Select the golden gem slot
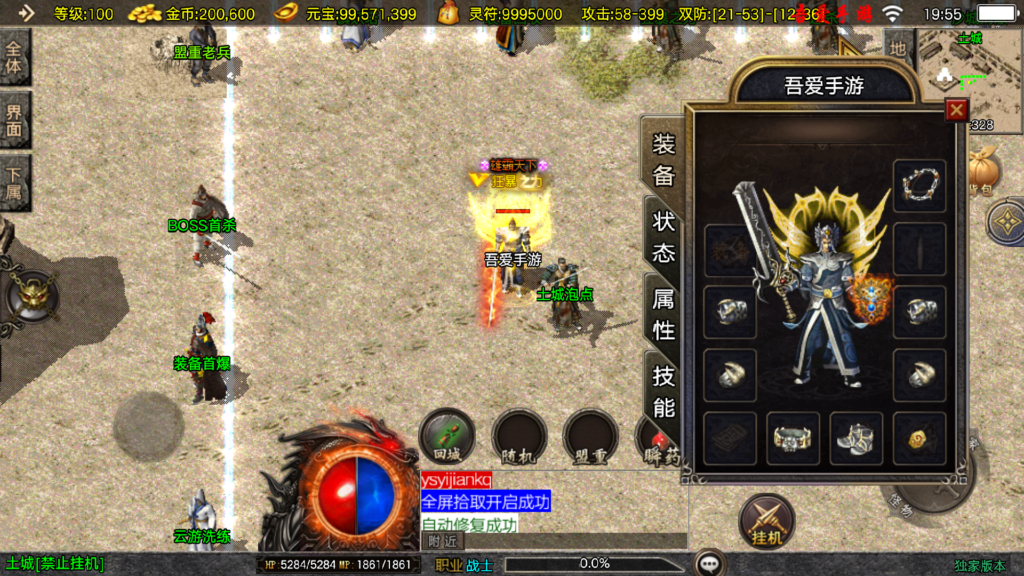 point(919,438)
